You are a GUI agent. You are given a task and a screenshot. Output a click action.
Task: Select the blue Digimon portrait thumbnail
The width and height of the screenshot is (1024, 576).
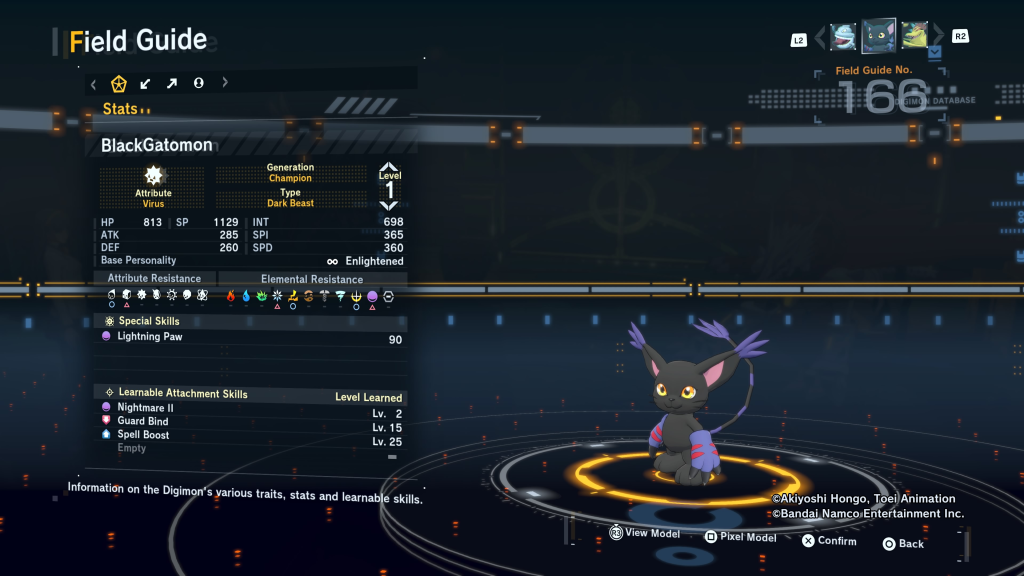click(x=844, y=37)
